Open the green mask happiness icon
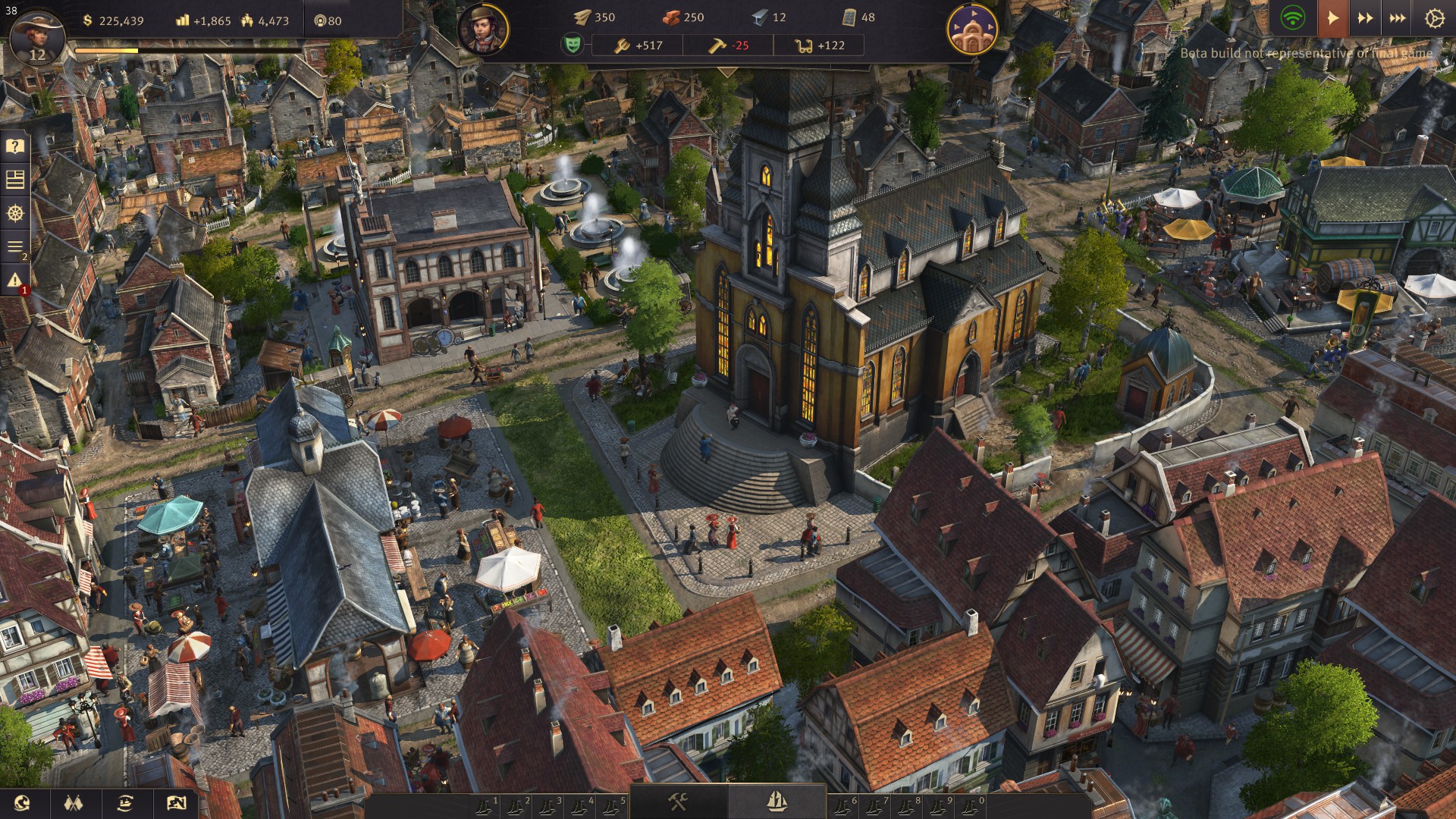 point(573,45)
